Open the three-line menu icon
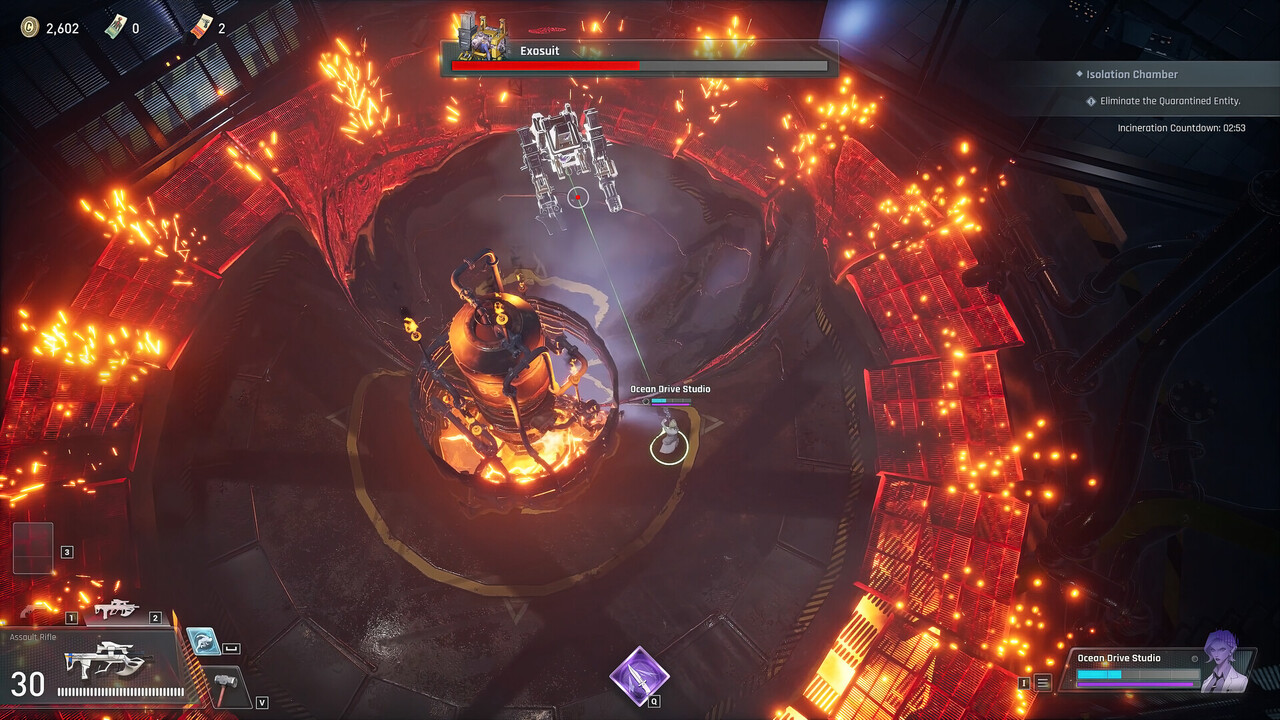Screen dimensions: 1280x720 (x=1043, y=683)
